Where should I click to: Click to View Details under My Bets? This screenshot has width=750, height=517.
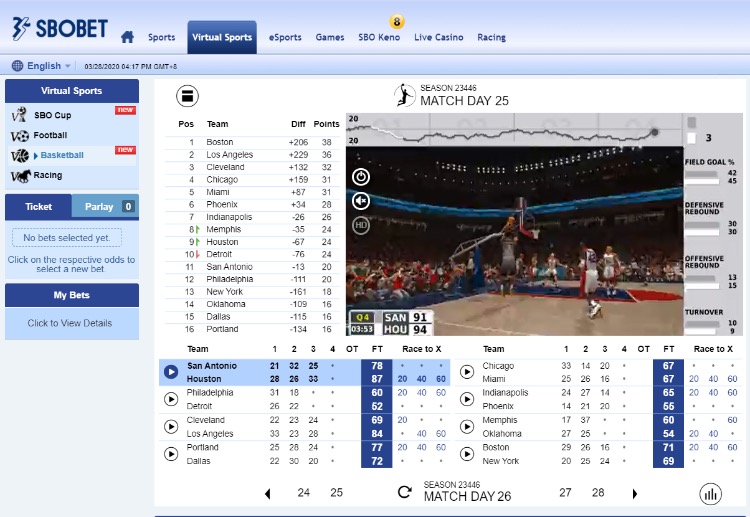[x=70, y=323]
